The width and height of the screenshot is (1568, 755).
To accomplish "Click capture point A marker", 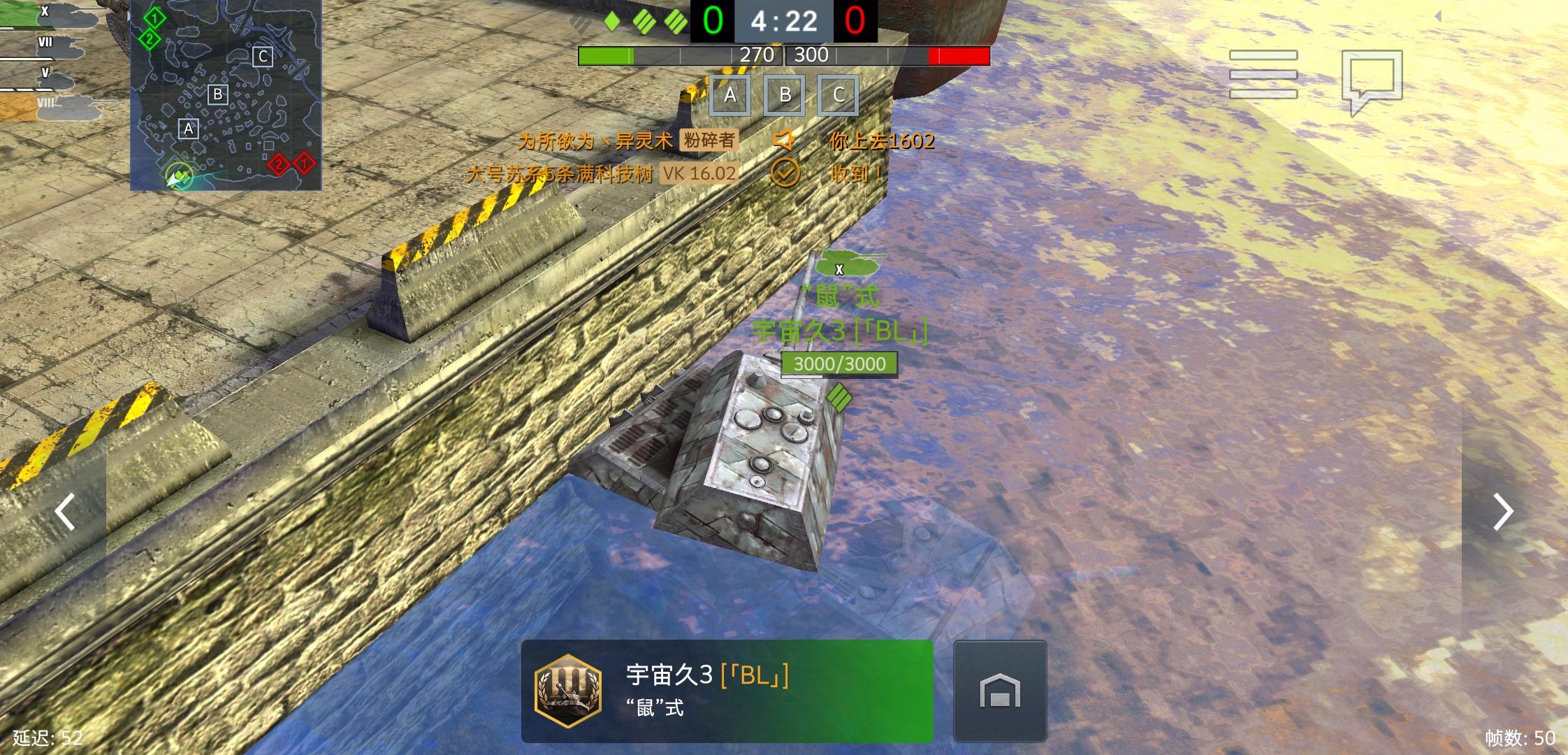I will tap(729, 96).
